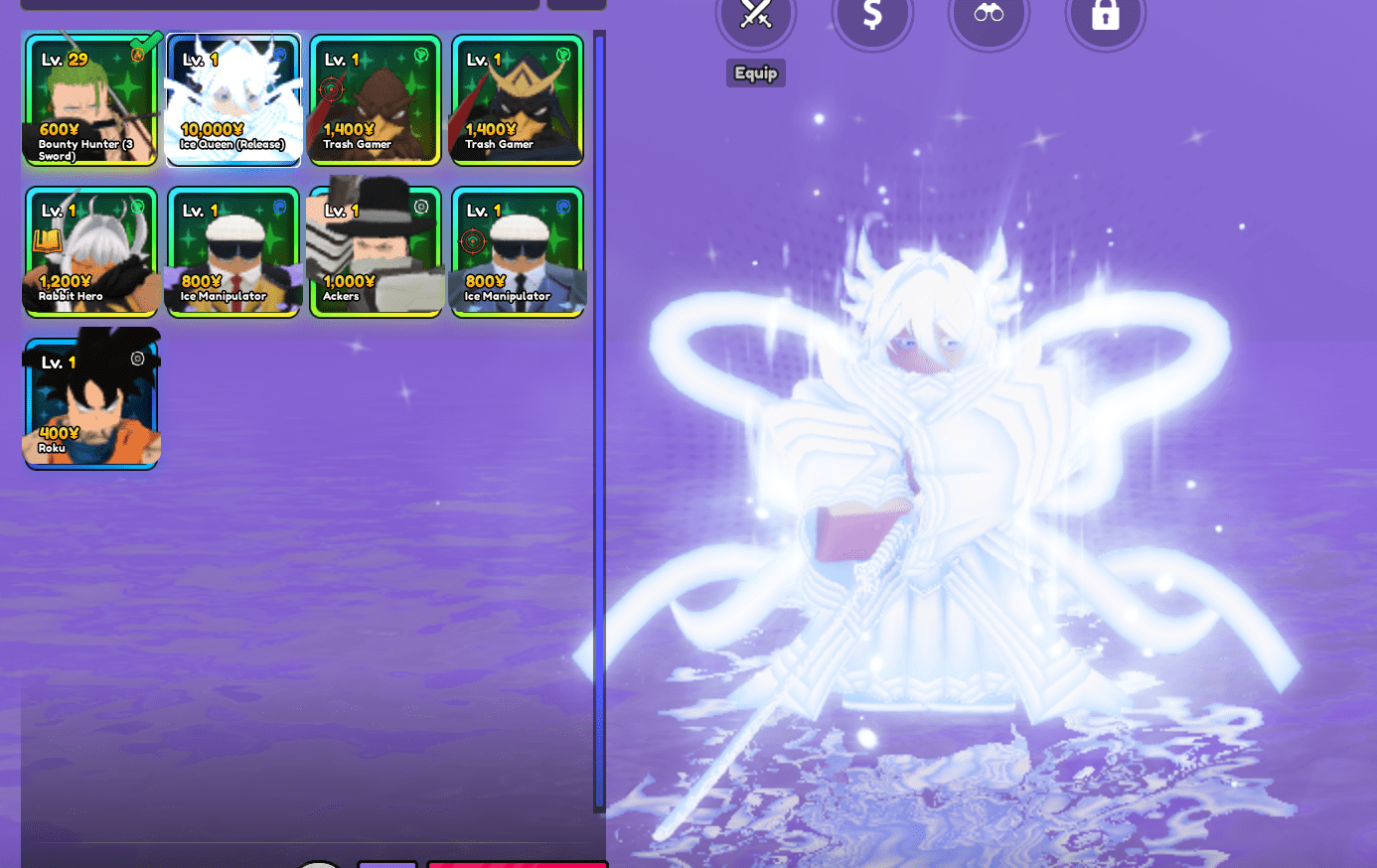Select the Ice Queen (Release) unit card
1377x868 pixels.
tap(232, 99)
